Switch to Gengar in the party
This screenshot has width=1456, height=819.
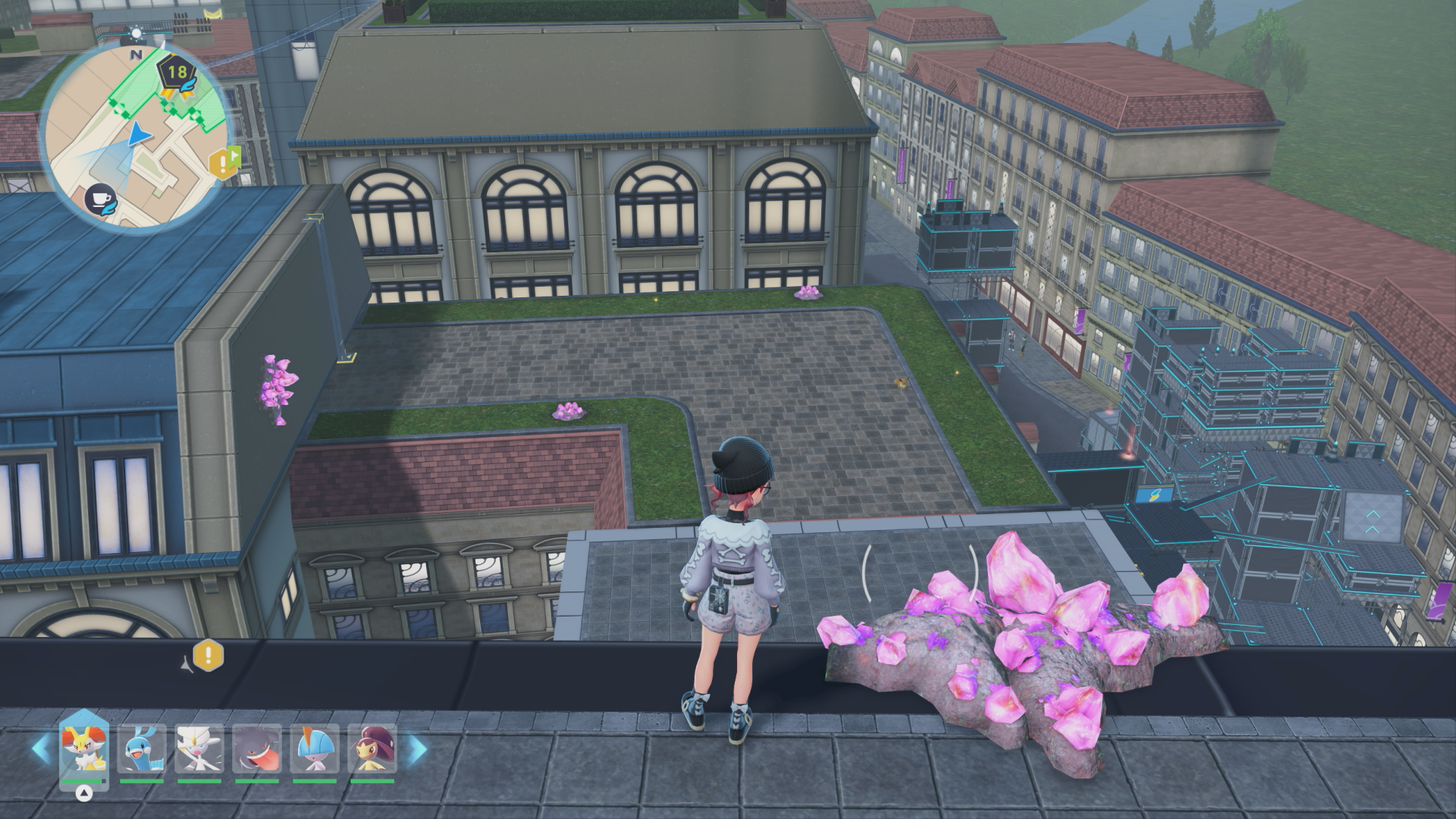(257, 749)
